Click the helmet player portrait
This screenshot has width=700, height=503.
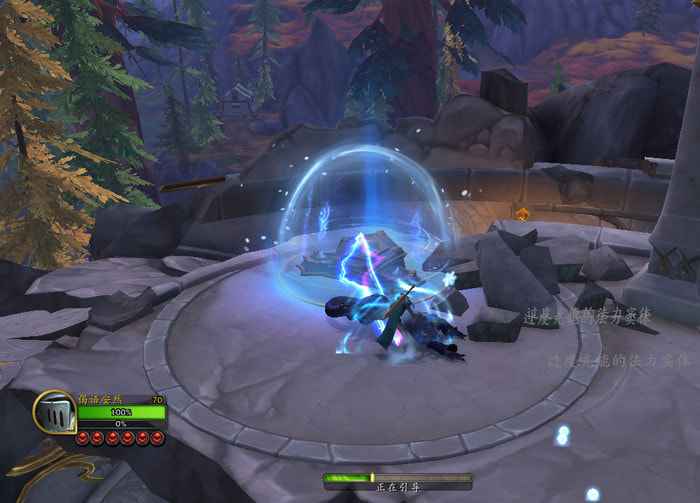coord(54,412)
